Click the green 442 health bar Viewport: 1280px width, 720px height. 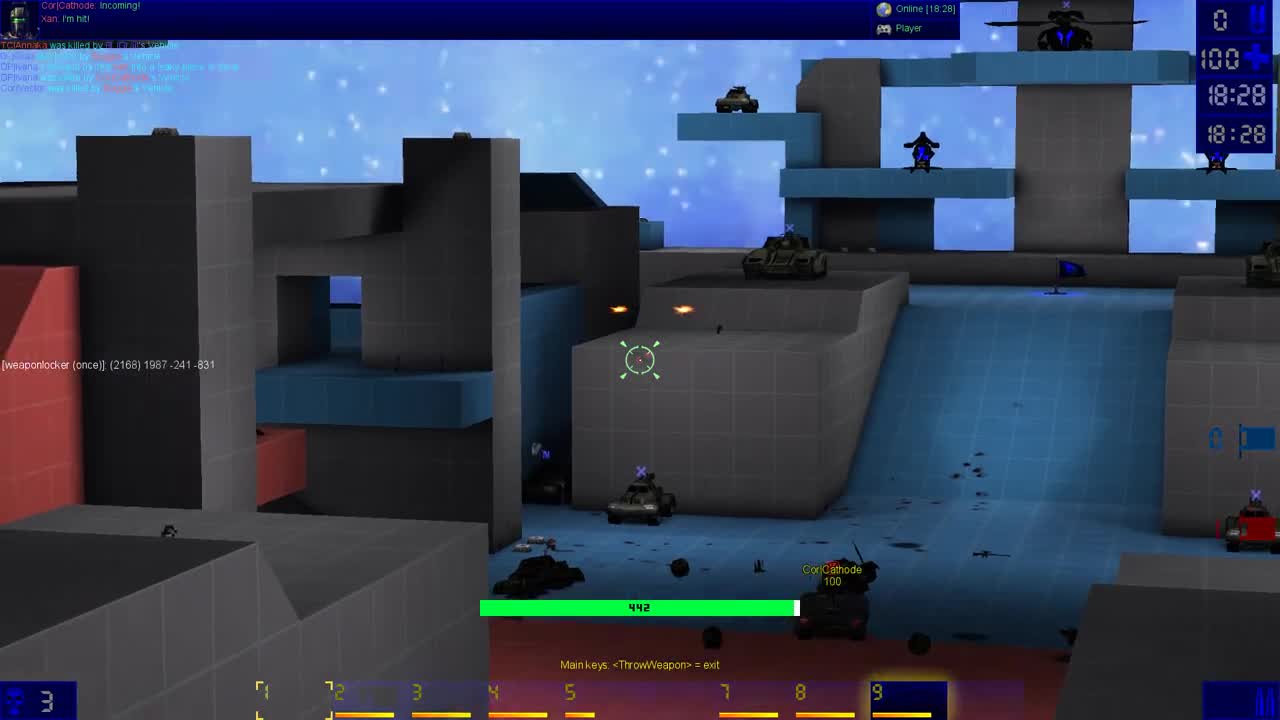click(x=640, y=607)
